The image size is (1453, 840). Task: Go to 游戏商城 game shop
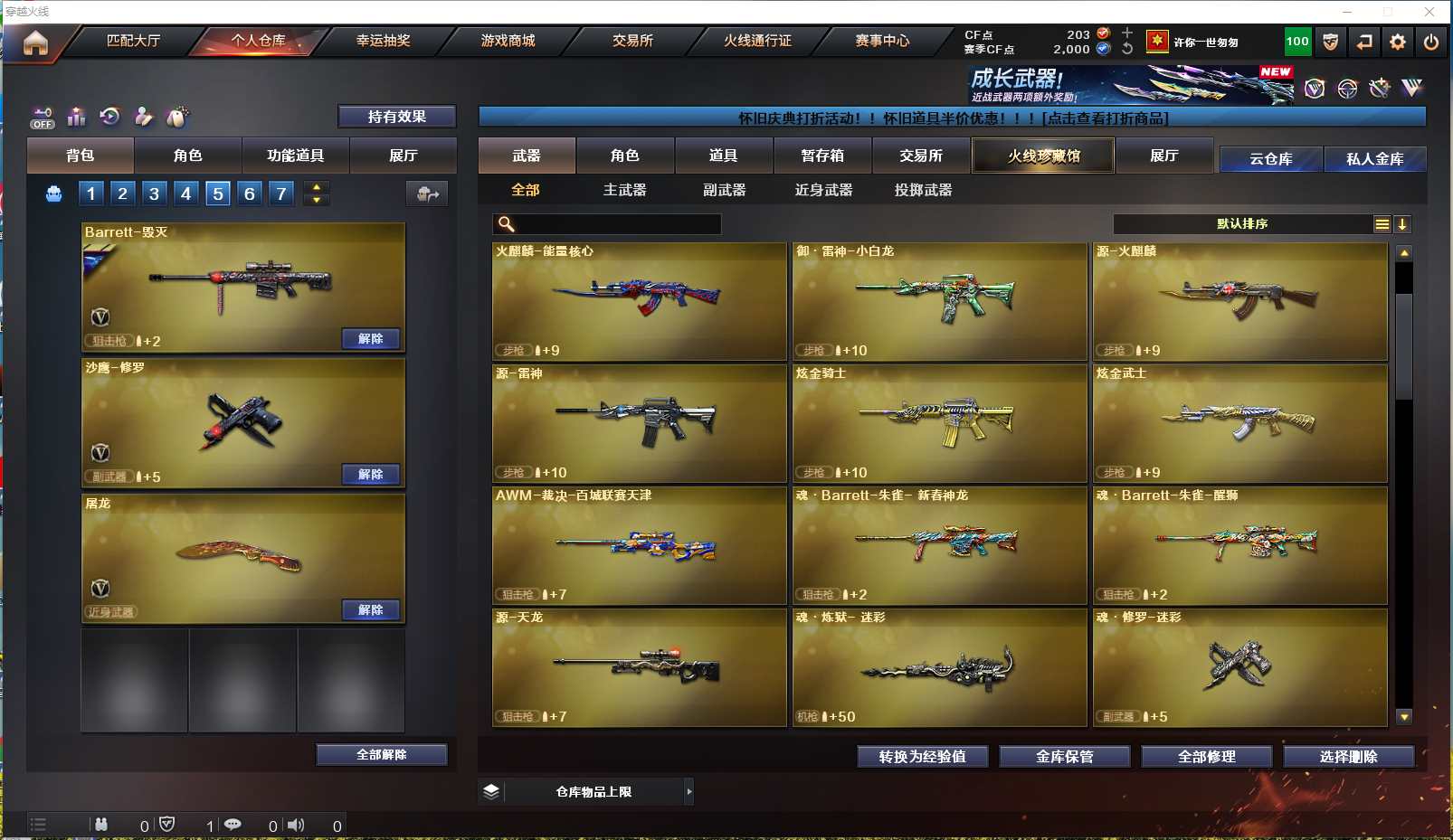click(x=508, y=41)
